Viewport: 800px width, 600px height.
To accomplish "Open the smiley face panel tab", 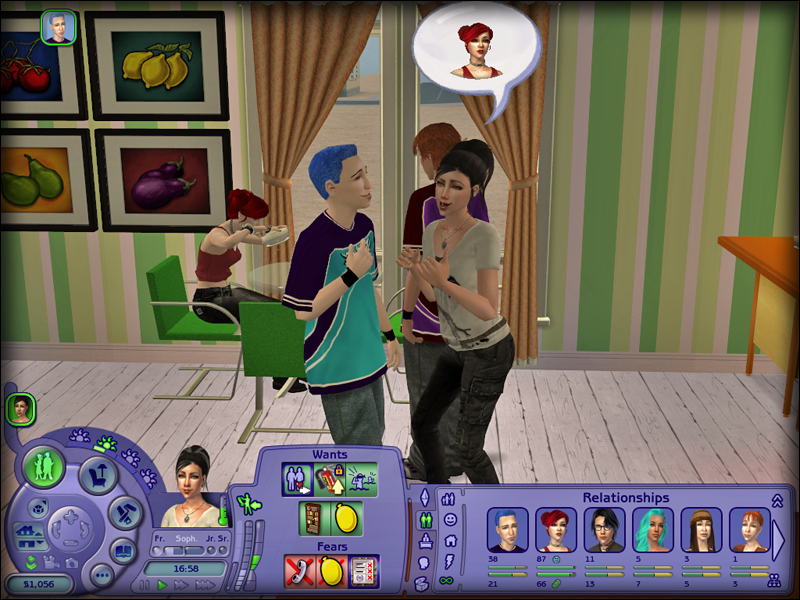I will coord(449,519).
